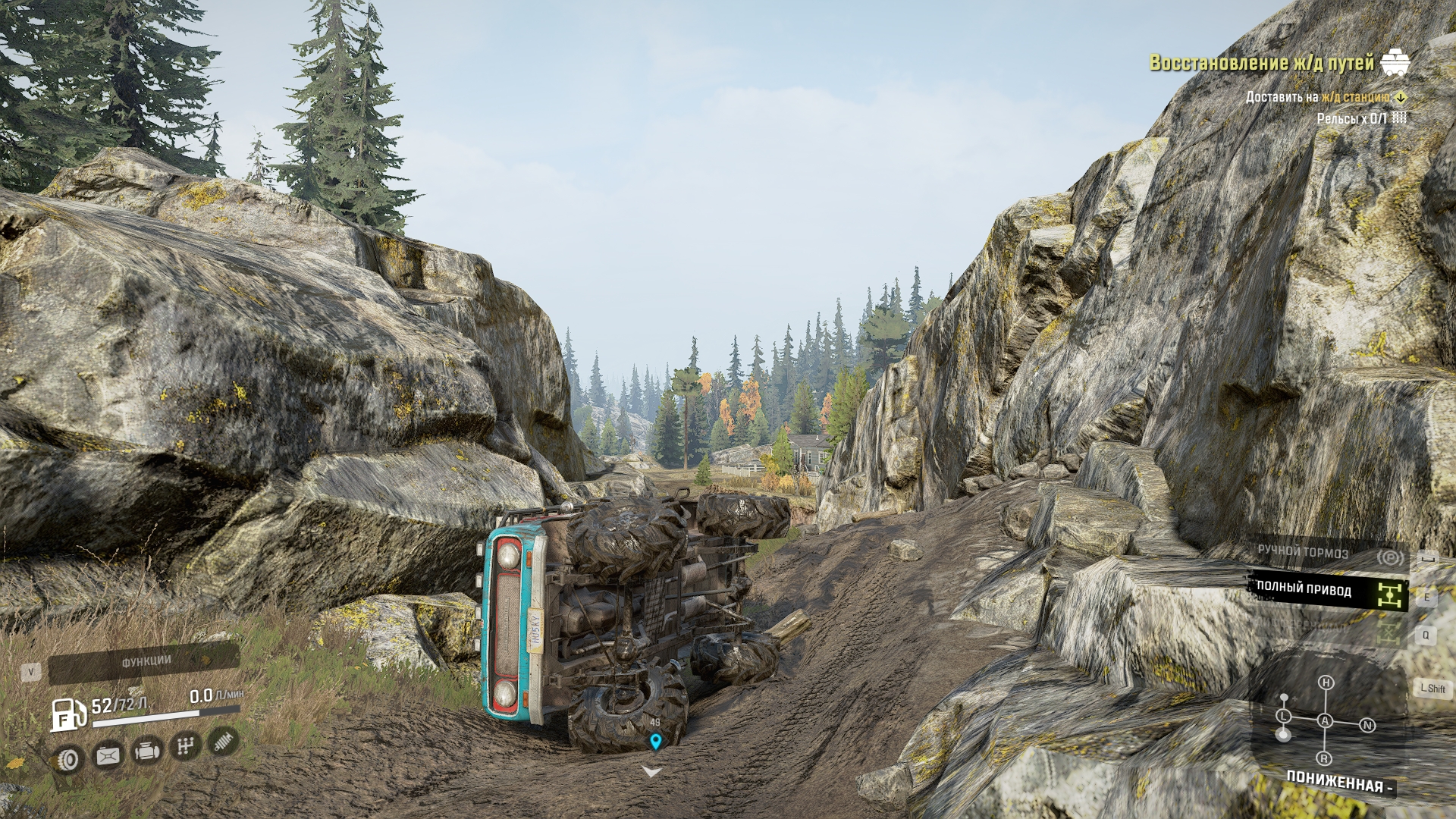Click the tire status icon
The width and height of the screenshot is (1456, 819).
pyautogui.click(x=70, y=758)
